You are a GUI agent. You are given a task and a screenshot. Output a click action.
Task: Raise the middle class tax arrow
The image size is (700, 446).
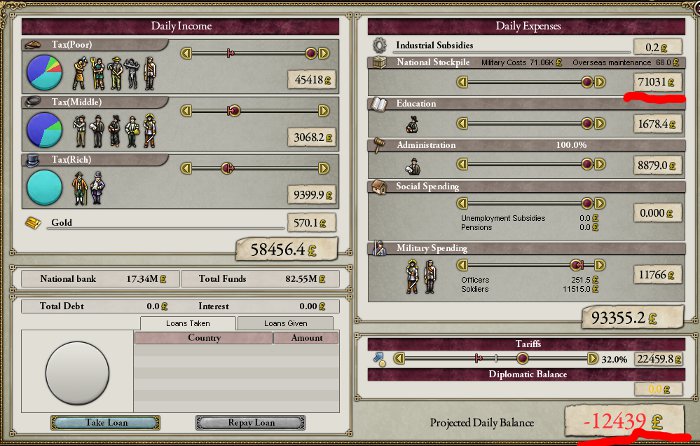[x=323, y=111]
